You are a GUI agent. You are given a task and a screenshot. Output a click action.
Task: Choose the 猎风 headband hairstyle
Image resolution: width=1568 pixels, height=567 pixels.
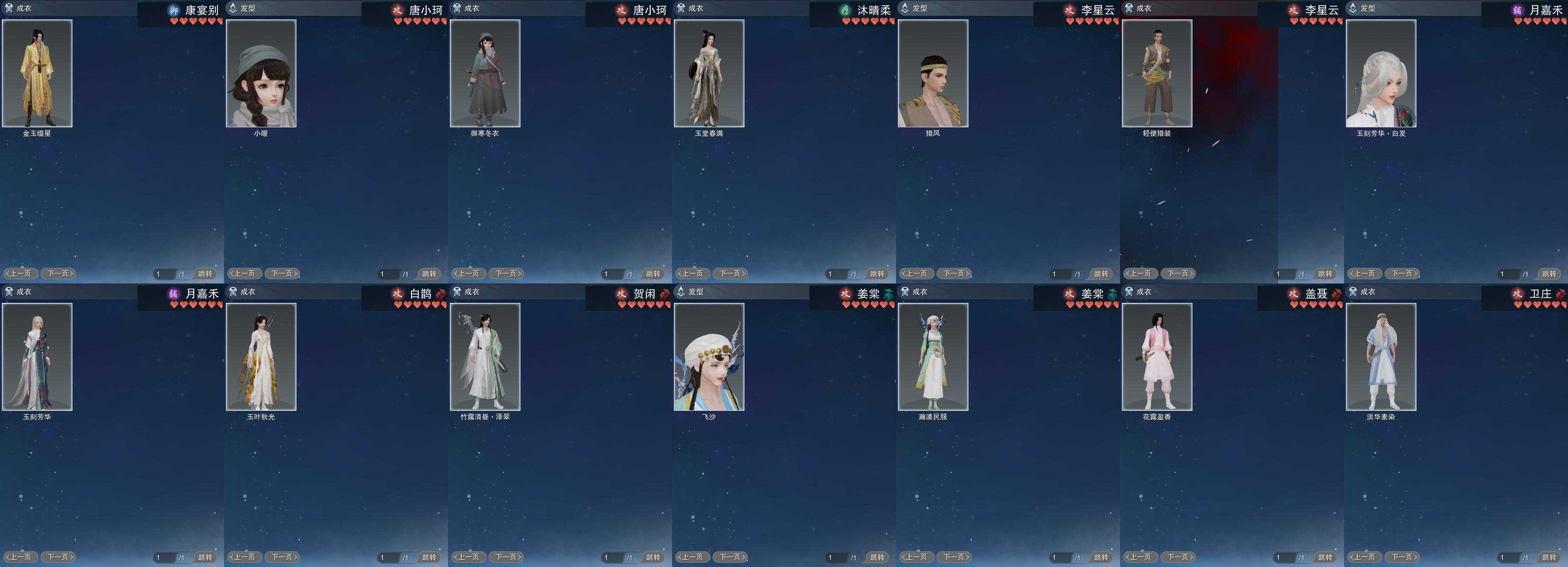(x=933, y=73)
